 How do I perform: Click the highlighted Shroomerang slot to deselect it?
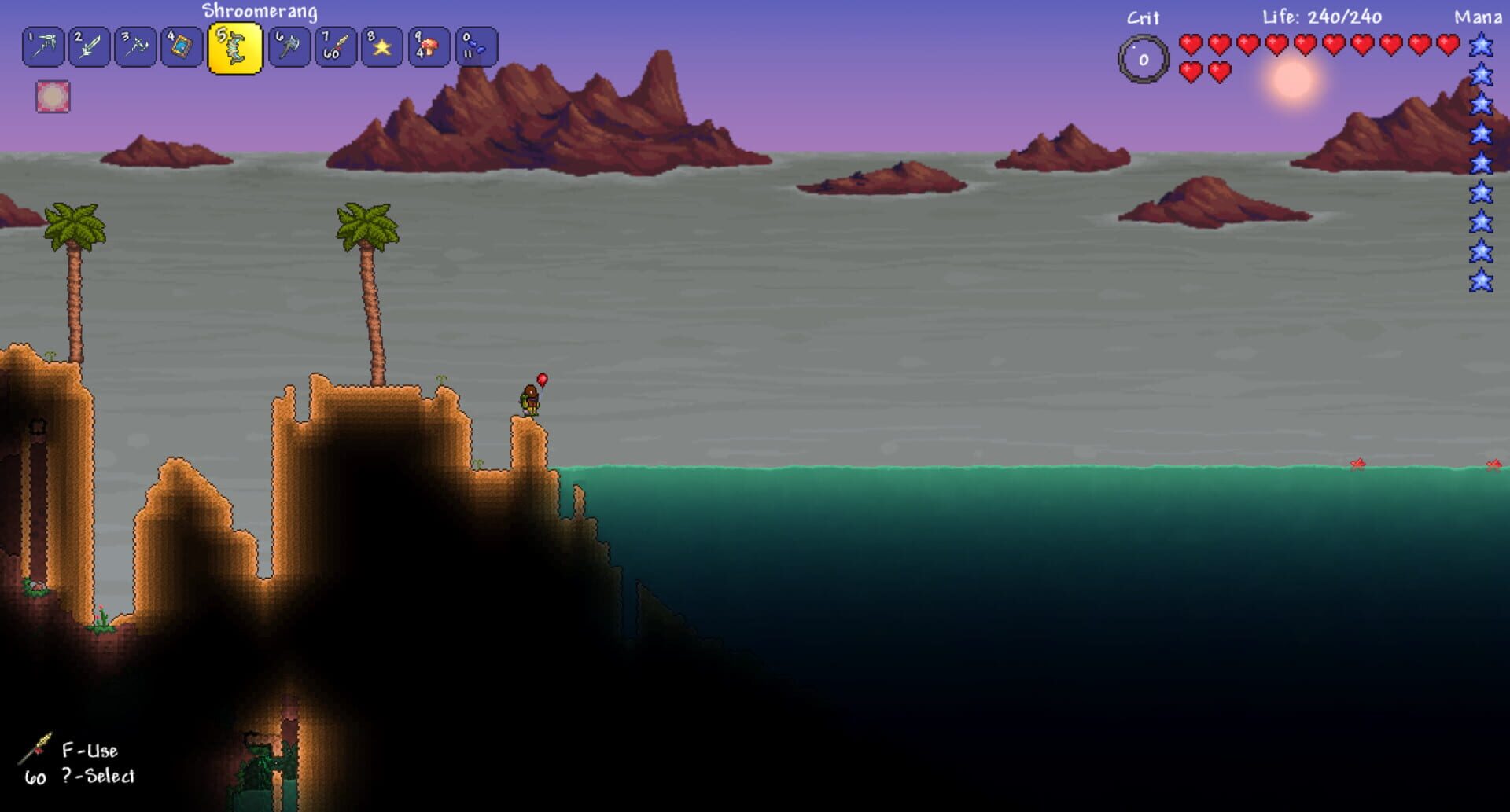pos(233,47)
